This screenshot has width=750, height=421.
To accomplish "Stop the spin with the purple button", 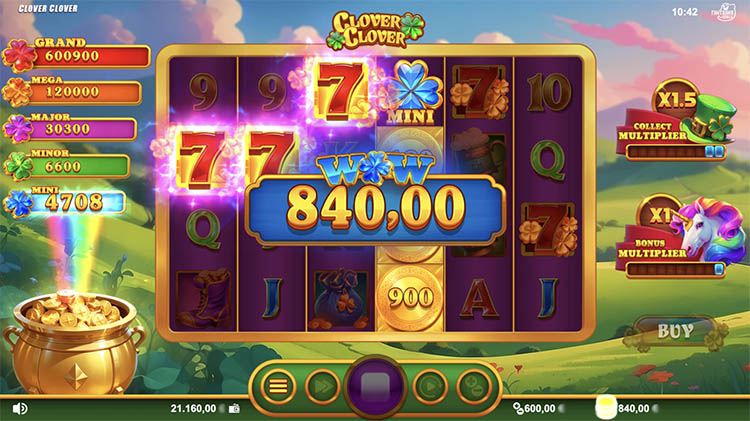I will click(375, 386).
